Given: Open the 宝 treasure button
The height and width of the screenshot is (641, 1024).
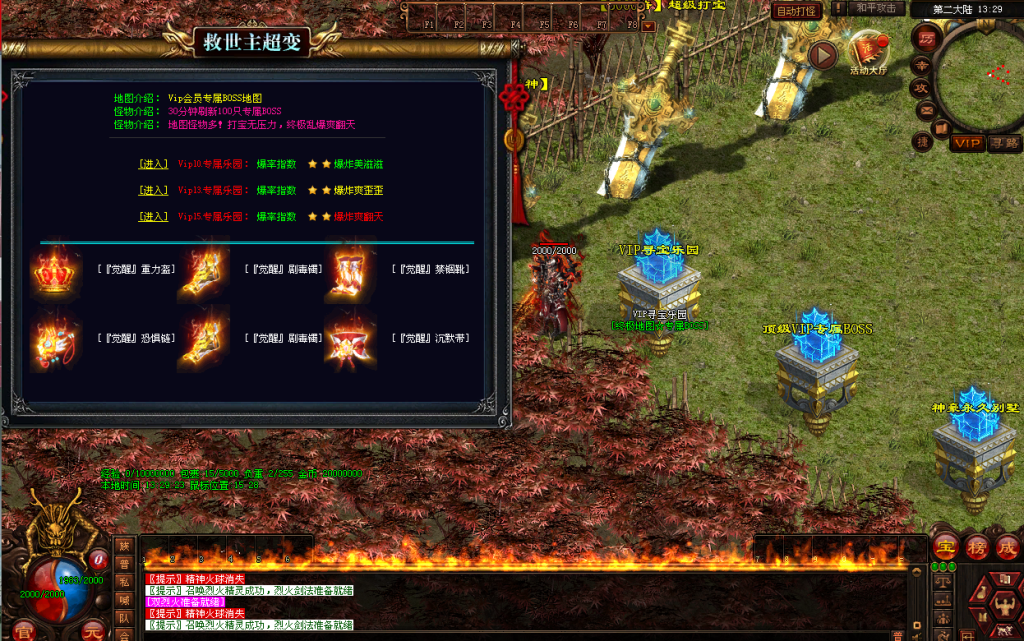Looking at the screenshot, I should coord(944,548).
